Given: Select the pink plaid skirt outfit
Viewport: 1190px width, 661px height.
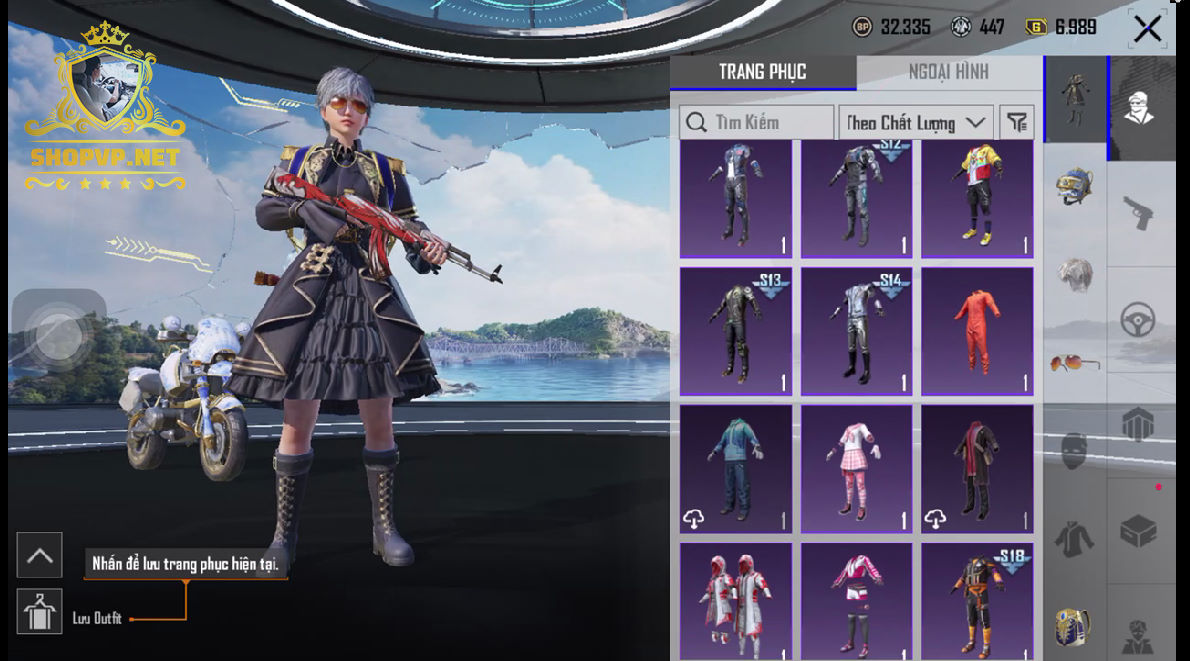Looking at the screenshot, I should [x=856, y=469].
